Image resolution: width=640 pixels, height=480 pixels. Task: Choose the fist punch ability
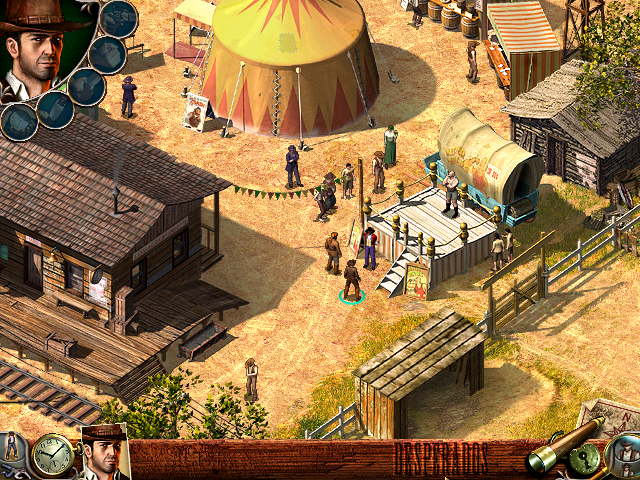(x=107, y=53)
